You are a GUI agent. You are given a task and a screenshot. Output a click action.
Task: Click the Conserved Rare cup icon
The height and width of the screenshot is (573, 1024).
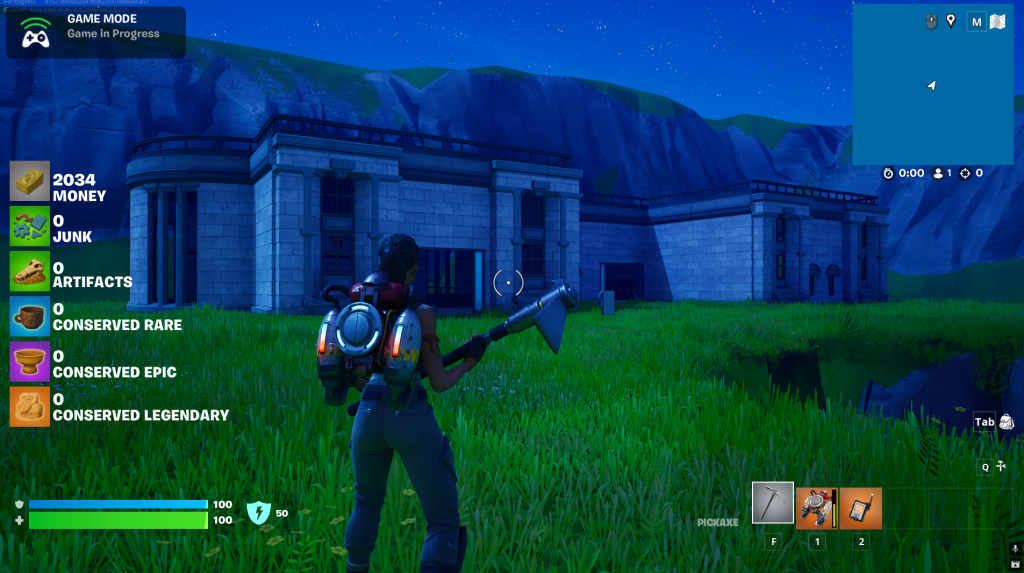(30, 316)
